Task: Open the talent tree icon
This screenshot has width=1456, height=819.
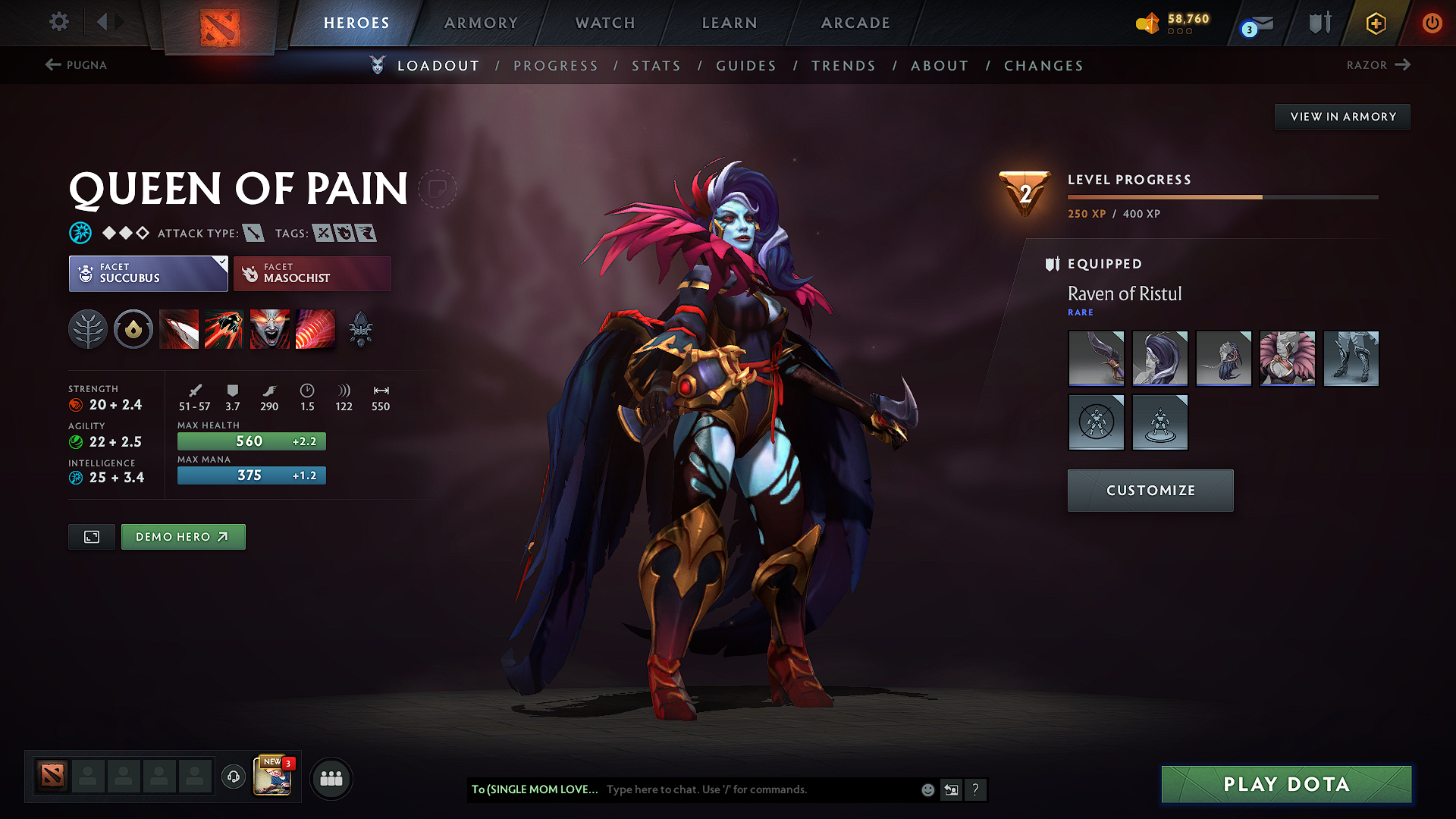Action: click(x=88, y=328)
